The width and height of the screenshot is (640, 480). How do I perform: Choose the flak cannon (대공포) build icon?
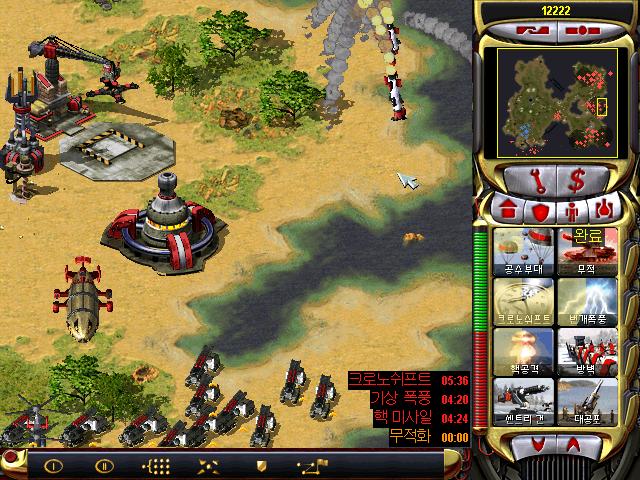coord(585,401)
